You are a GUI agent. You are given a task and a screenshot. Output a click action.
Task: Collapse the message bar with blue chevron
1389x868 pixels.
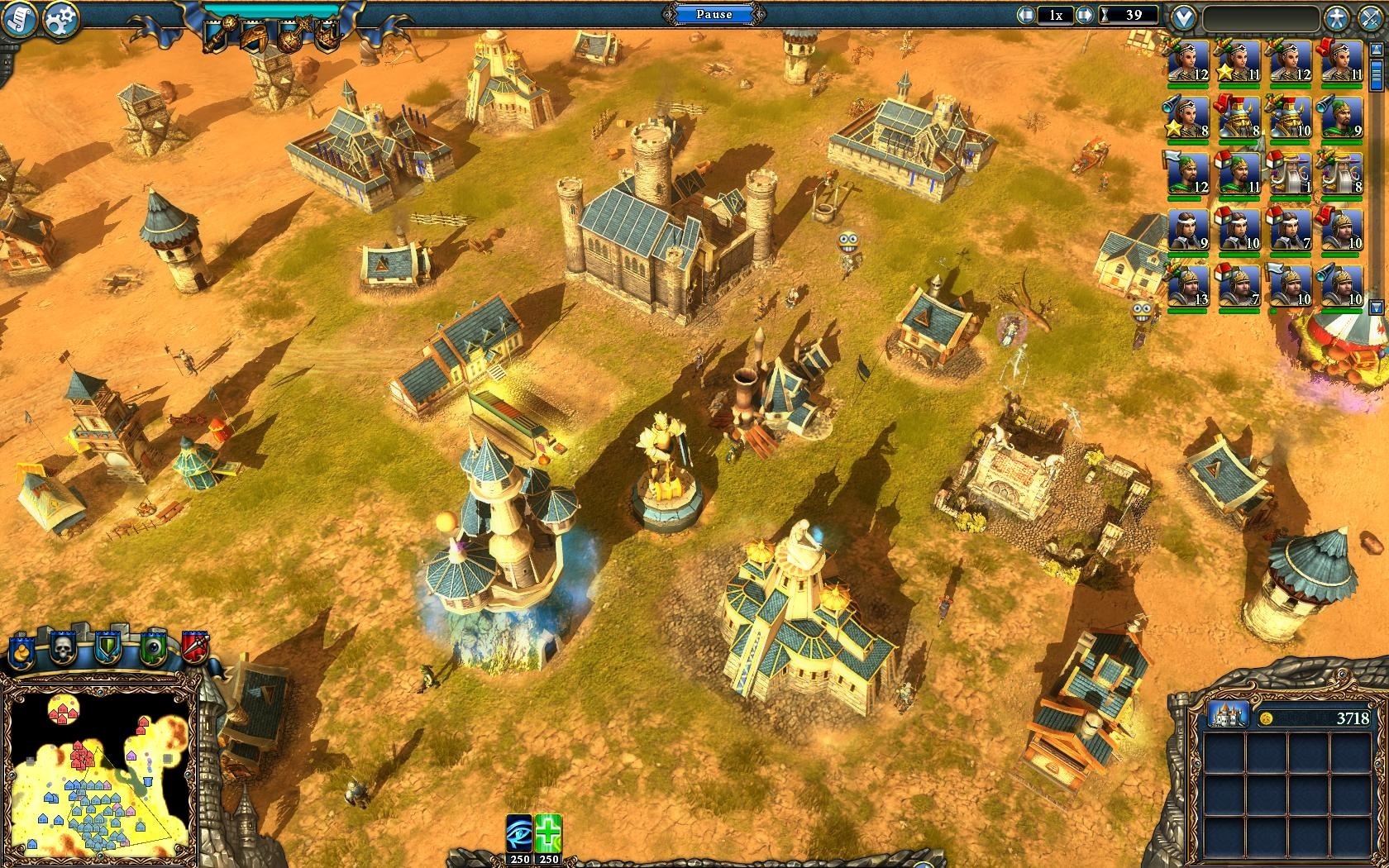point(1183,16)
